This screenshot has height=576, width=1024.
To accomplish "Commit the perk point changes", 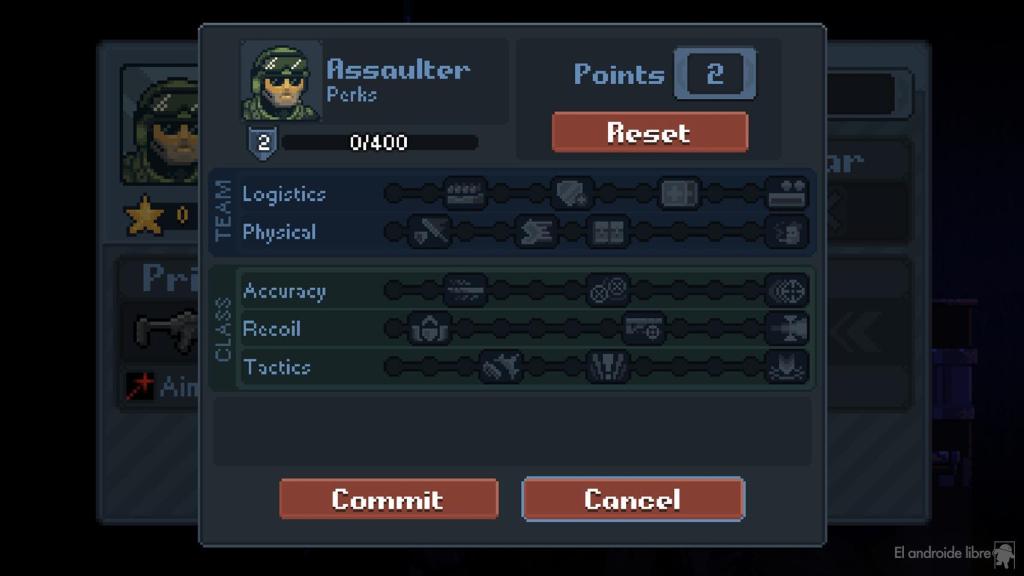I will pyautogui.click(x=388, y=499).
